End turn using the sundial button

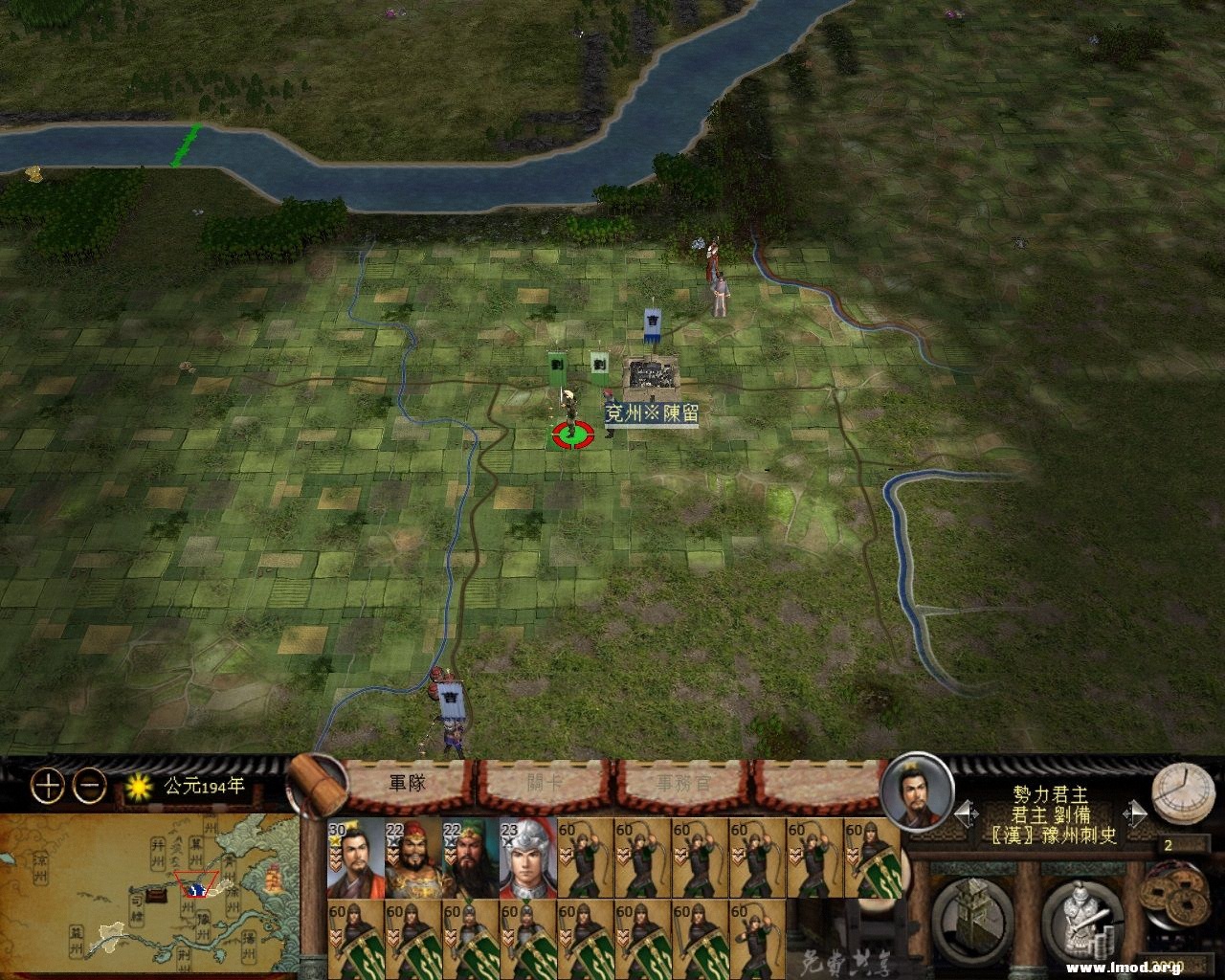(1178, 794)
